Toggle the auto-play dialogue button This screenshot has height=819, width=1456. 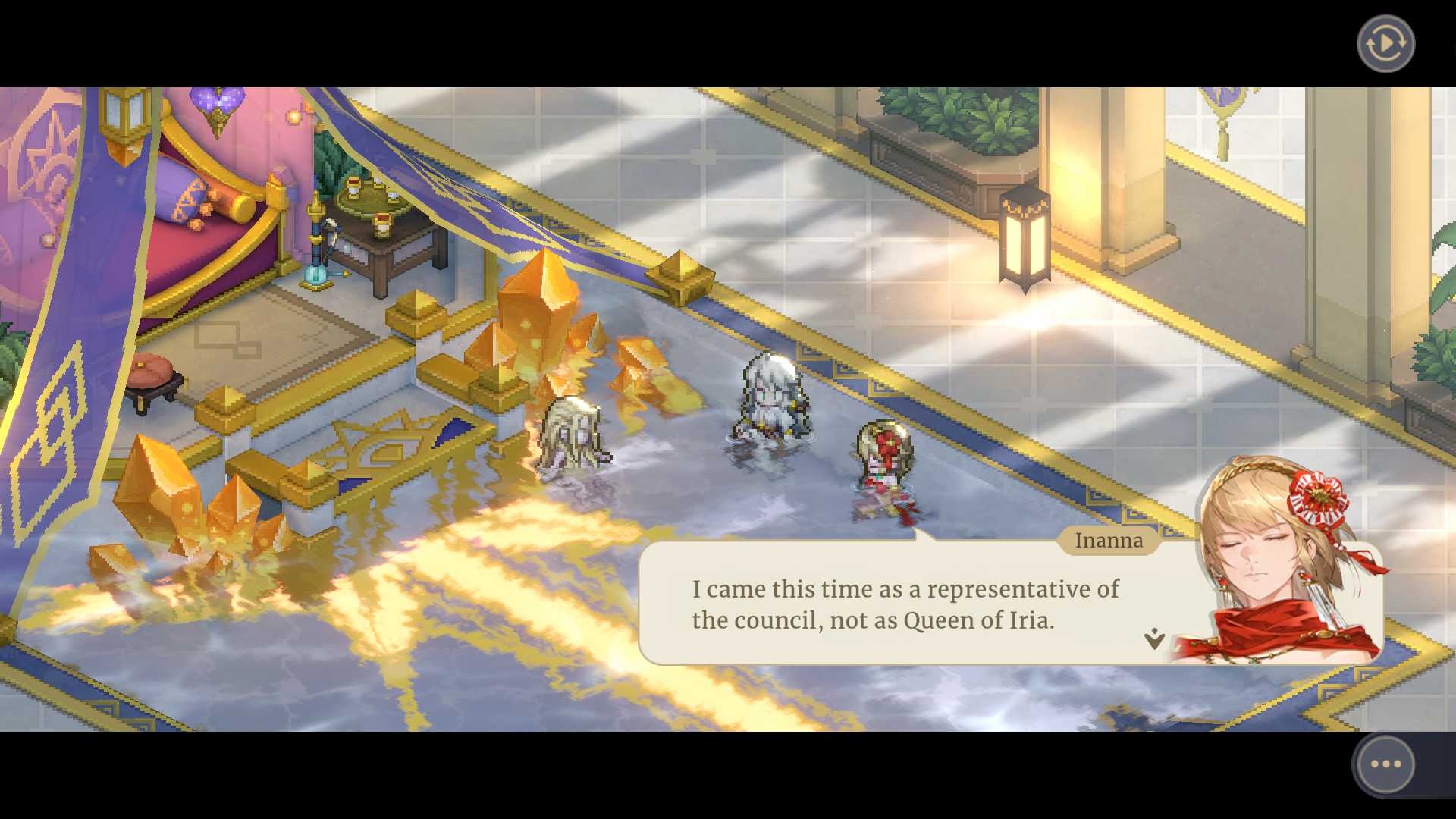click(1385, 44)
